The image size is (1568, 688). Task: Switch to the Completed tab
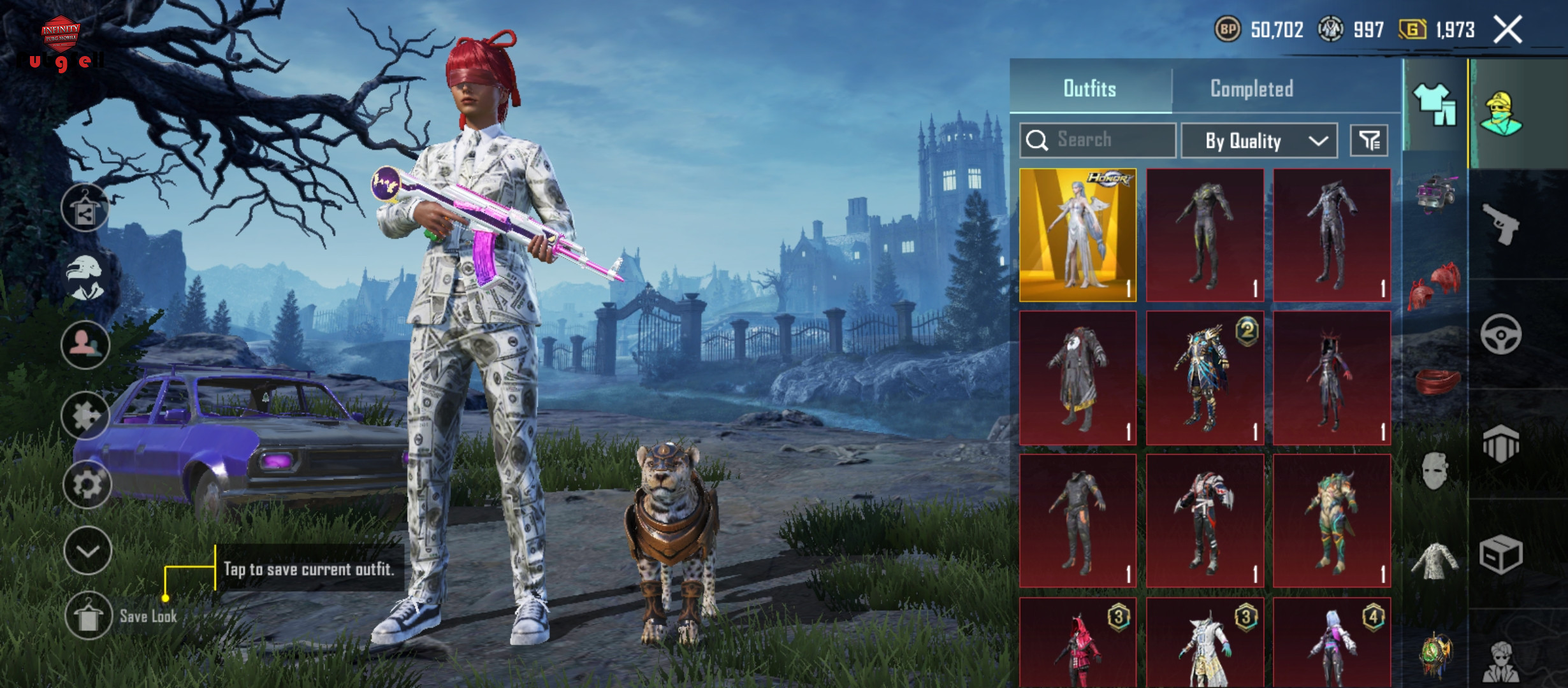(1251, 89)
